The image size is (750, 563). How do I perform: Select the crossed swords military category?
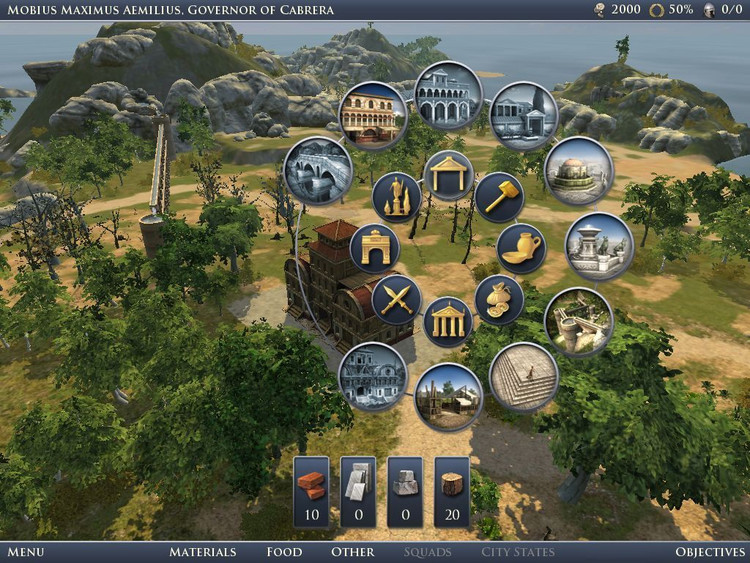pyautogui.click(x=397, y=298)
